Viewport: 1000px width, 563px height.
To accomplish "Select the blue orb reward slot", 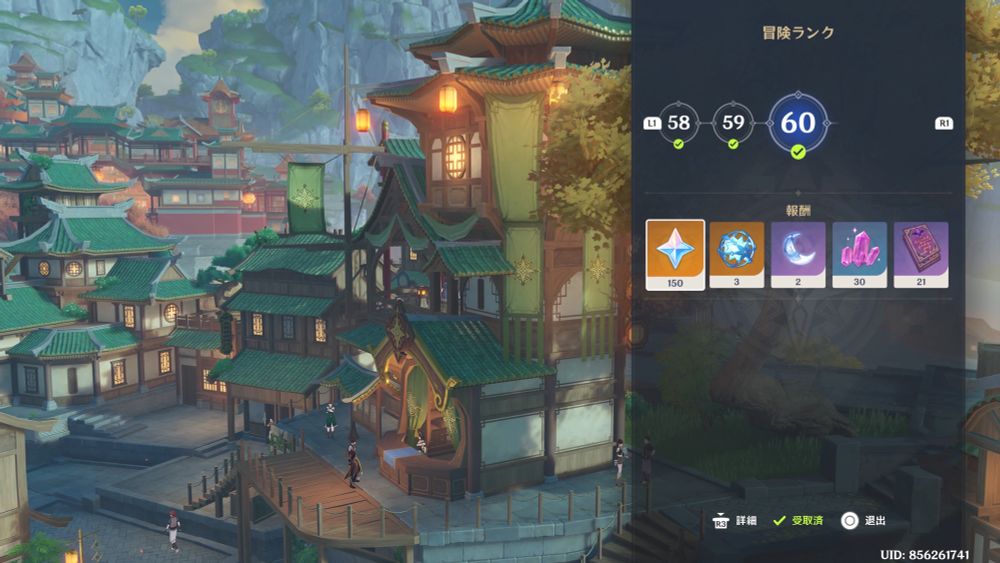I will click(x=737, y=254).
